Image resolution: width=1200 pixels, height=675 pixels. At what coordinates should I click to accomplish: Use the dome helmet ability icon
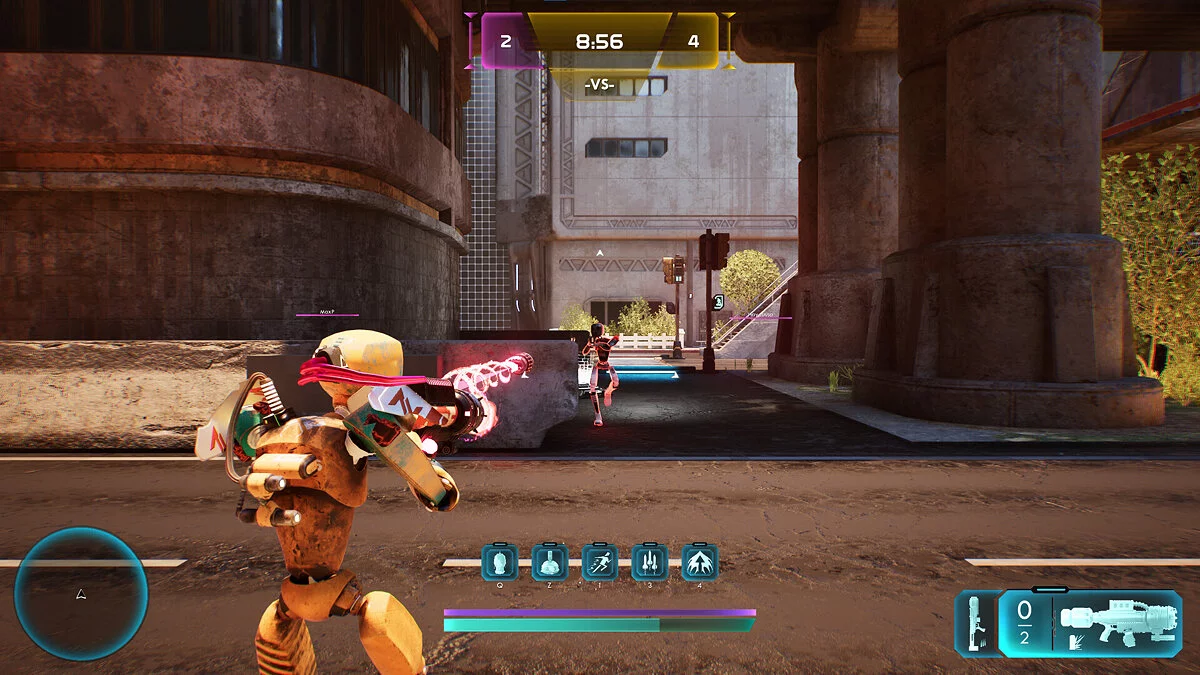[x=549, y=562]
